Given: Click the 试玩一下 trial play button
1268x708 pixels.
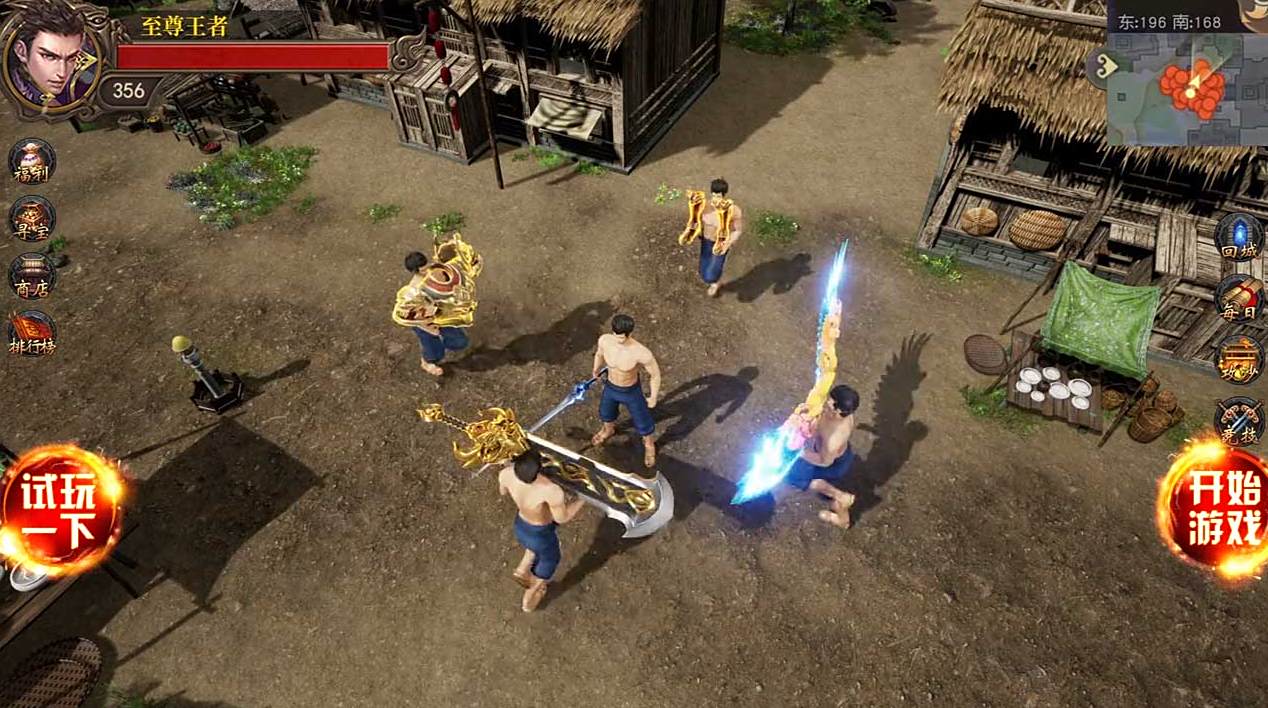Looking at the screenshot, I should pyautogui.click(x=62, y=510).
